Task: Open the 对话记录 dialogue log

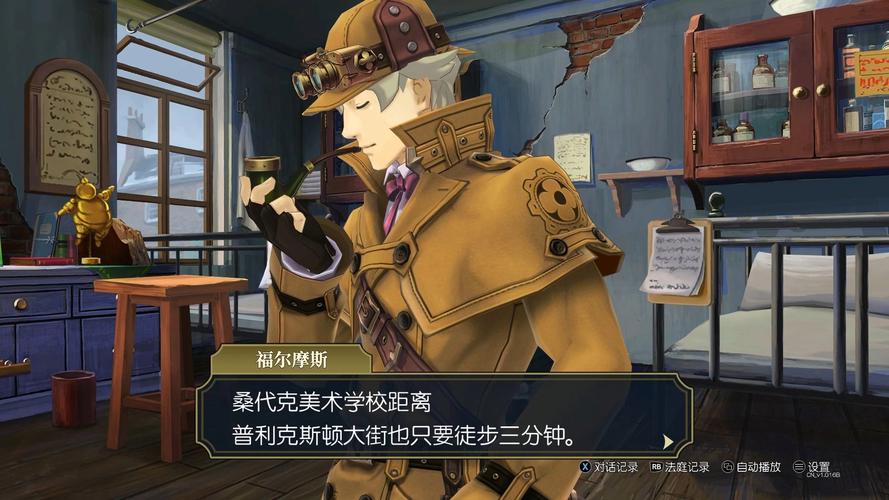Action: [x=608, y=467]
